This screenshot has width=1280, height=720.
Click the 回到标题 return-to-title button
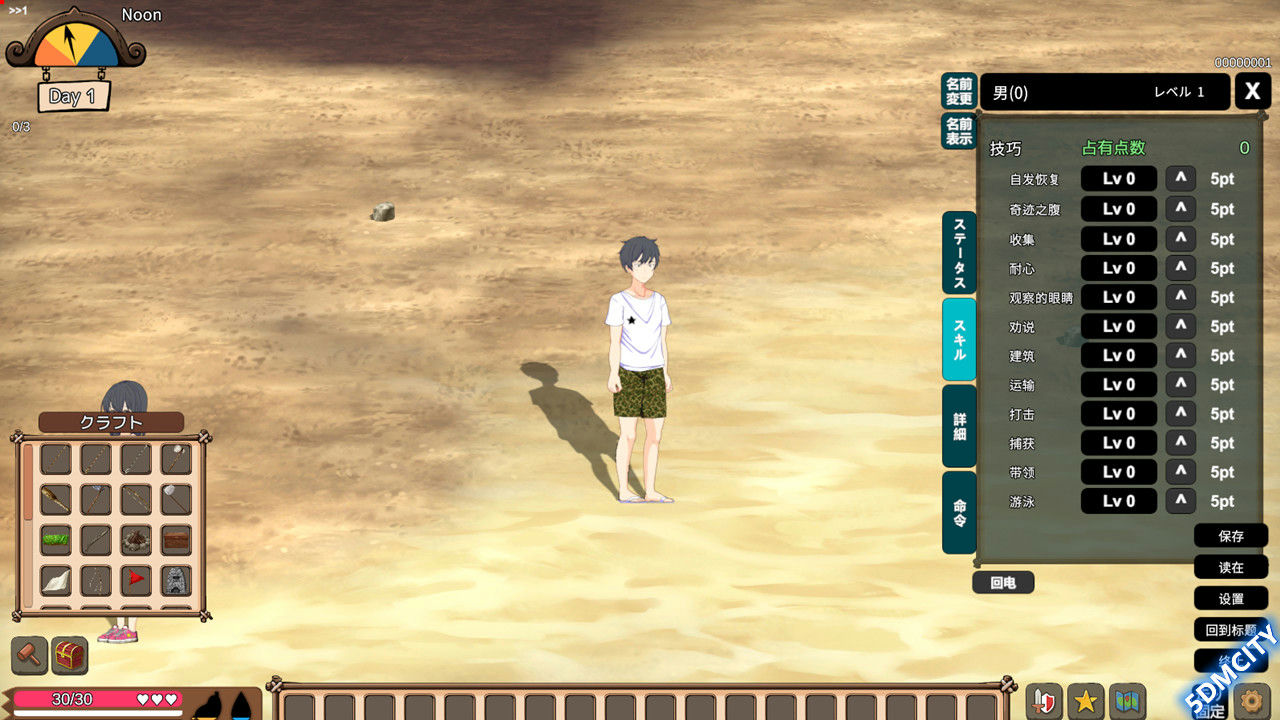1228,629
